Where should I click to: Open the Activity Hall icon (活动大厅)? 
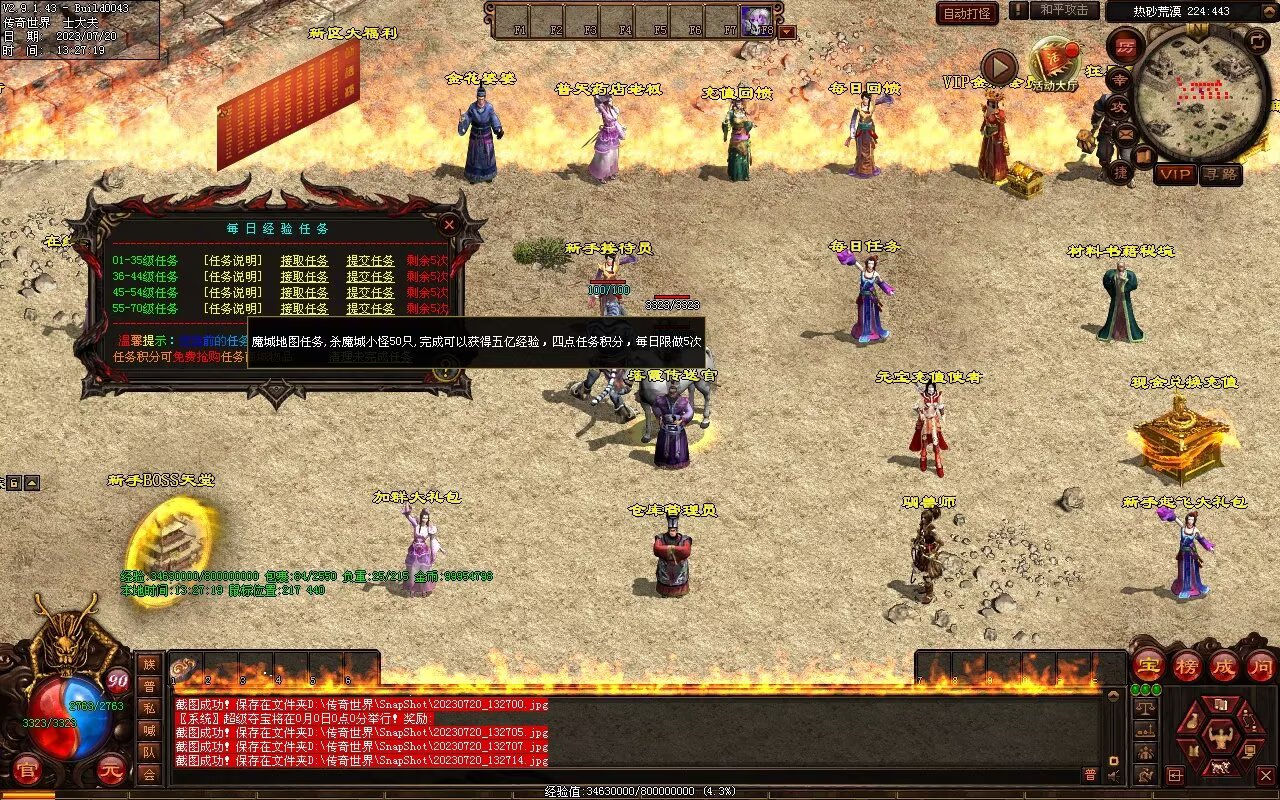[x=1054, y=62]
